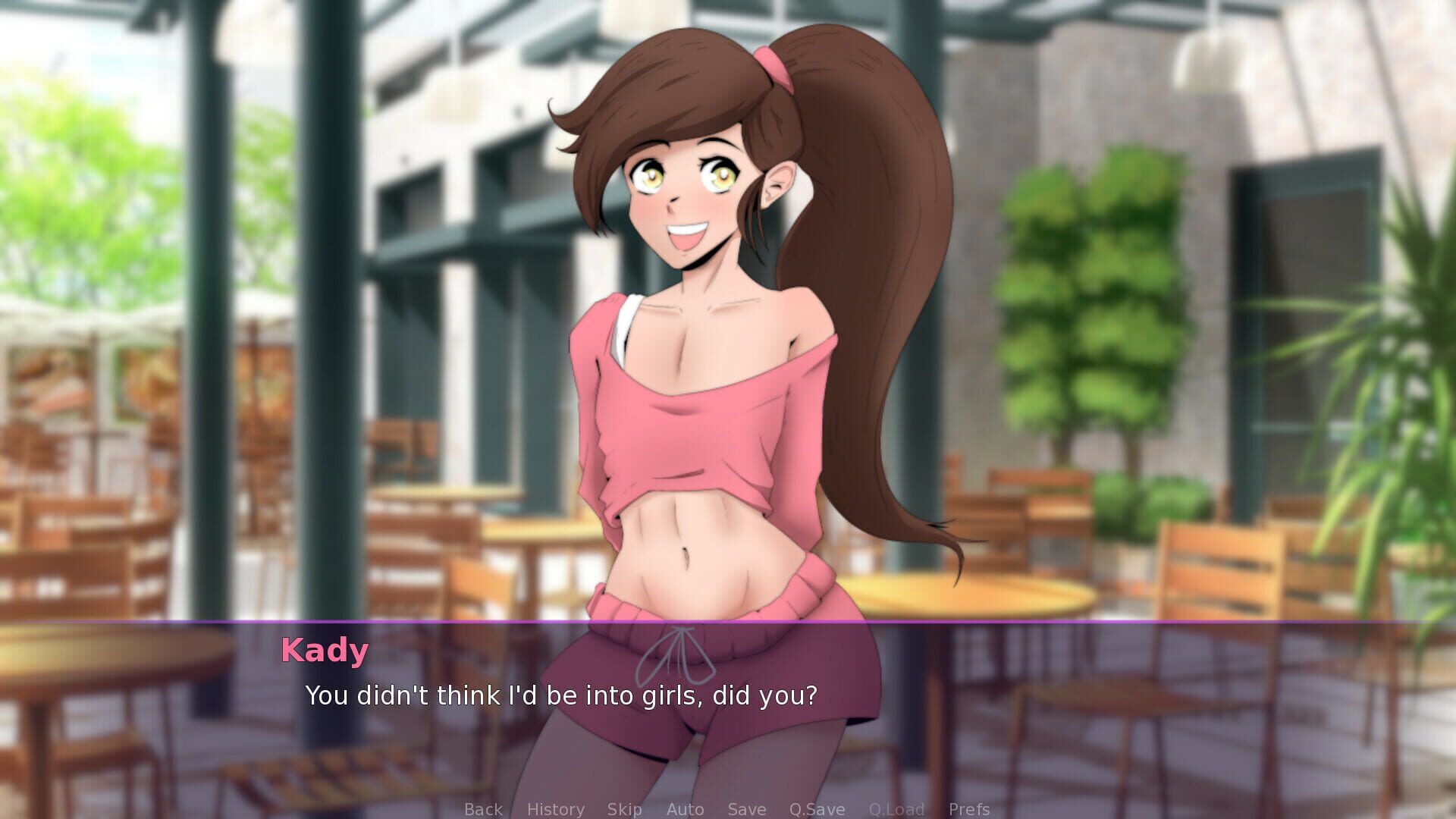Select History from the bottom quick menu

(556, 809)
